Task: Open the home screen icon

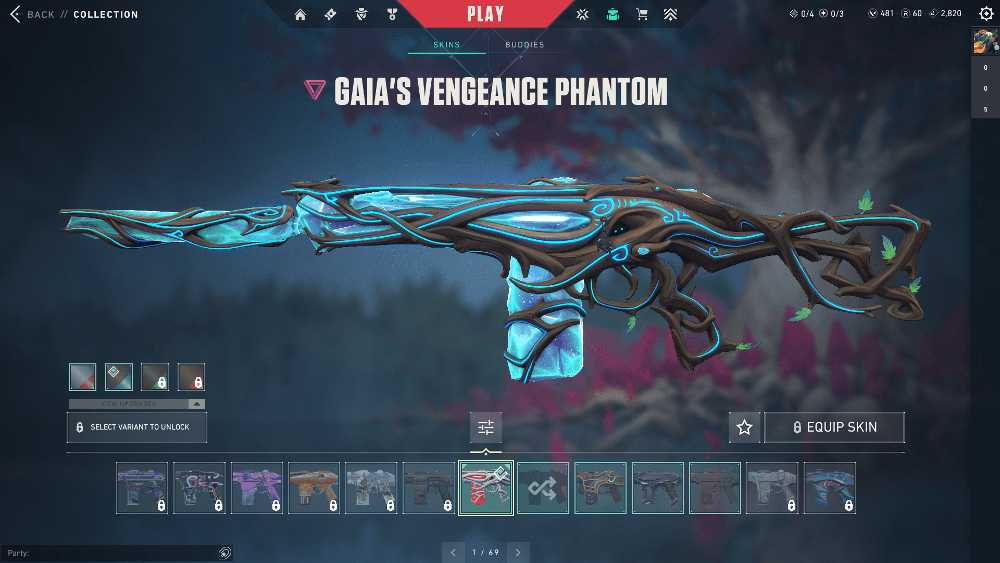Action: 300,14
